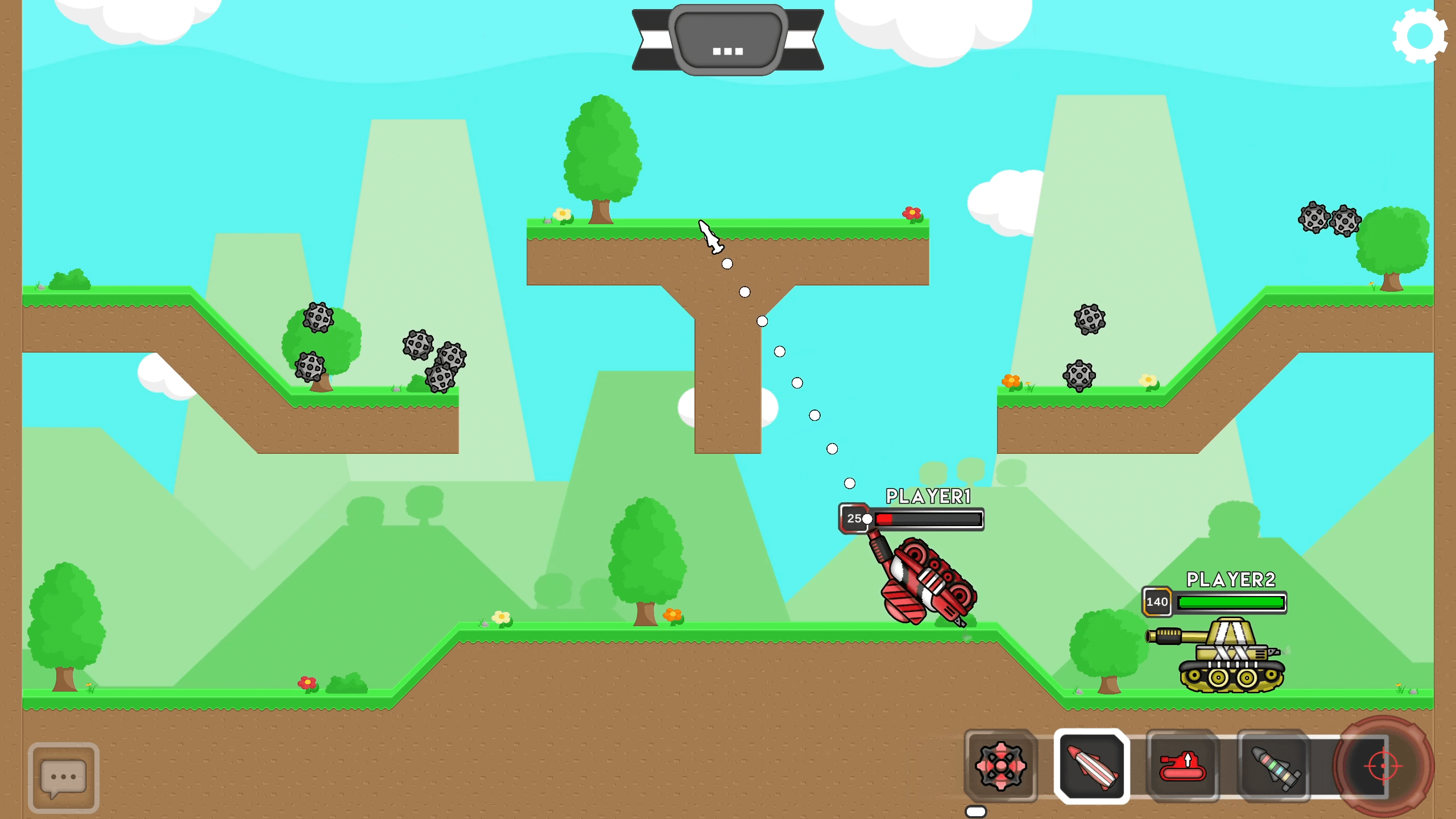Screen dimensions: 1456x819
Task: Click the PLAYER1 name label
Action: [x=927, y=496]
